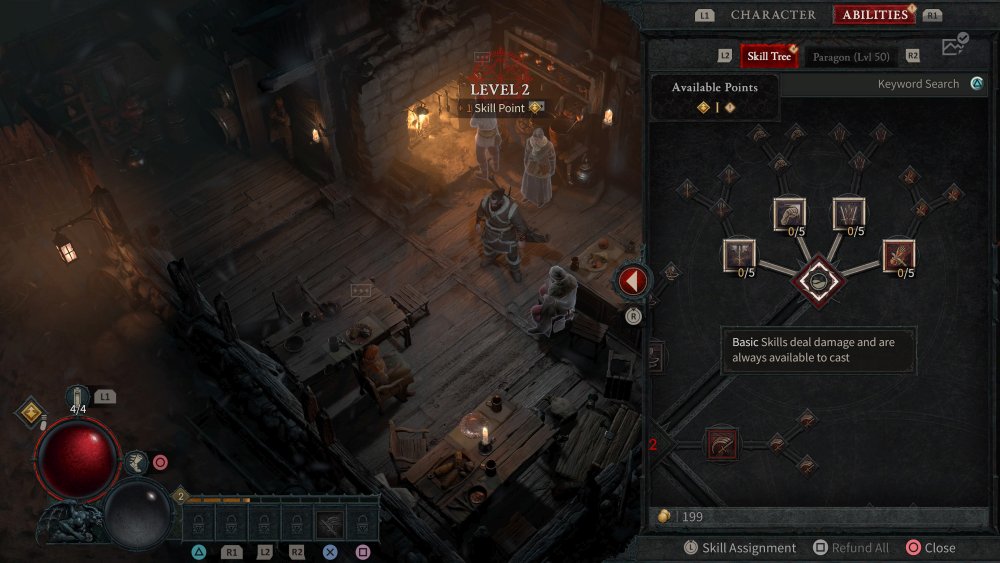
Task: Select the red slashing skill node below
Action: [720, 444]
